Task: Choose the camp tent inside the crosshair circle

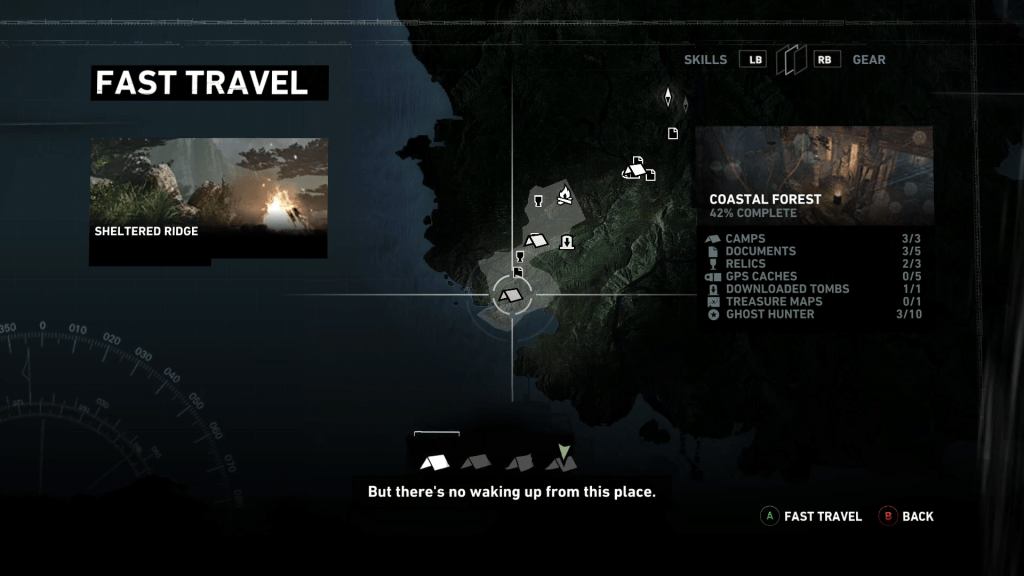Action: pyautogui.click(x=511, y=295)
